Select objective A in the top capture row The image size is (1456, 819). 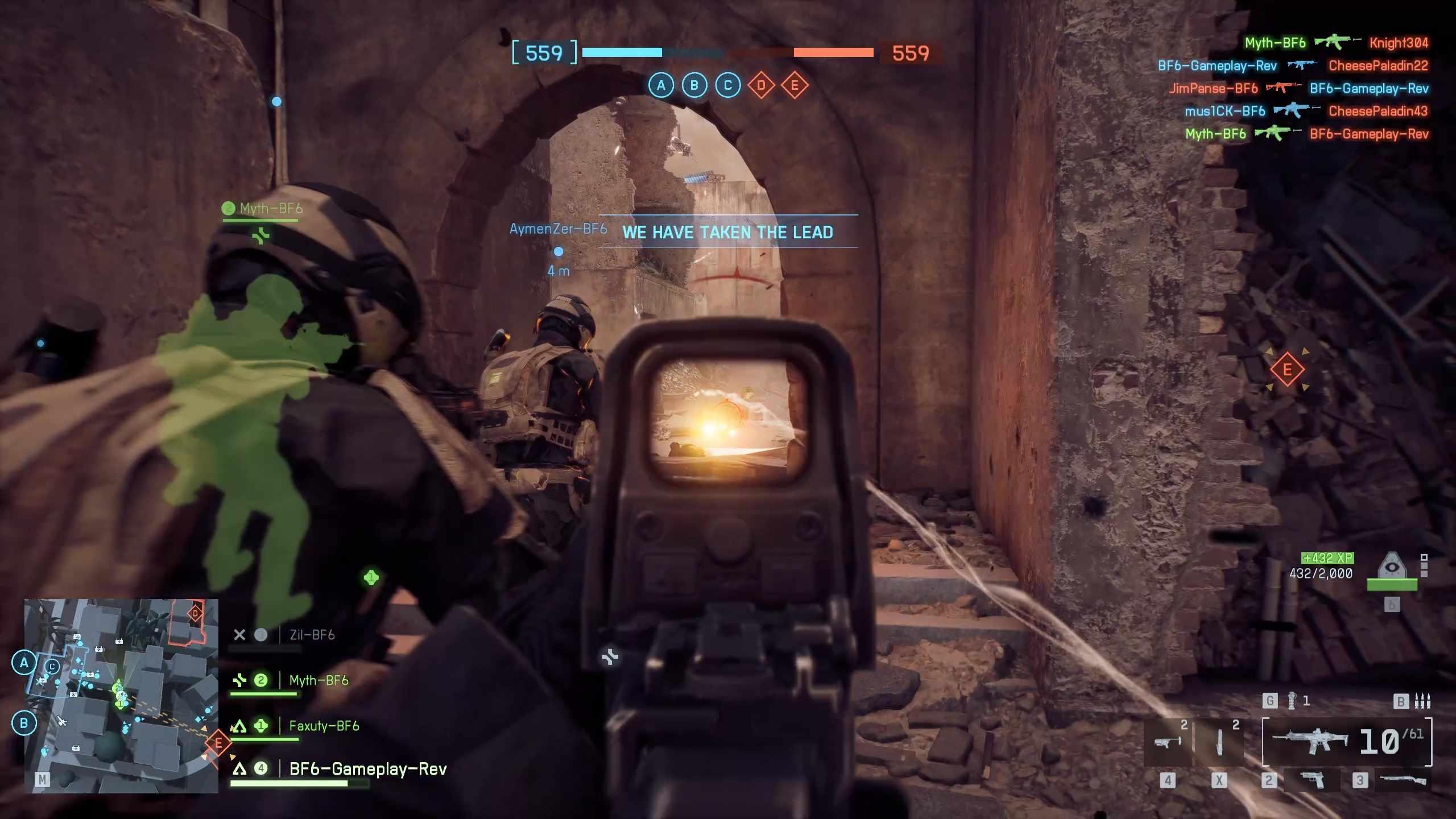point(661,85)
